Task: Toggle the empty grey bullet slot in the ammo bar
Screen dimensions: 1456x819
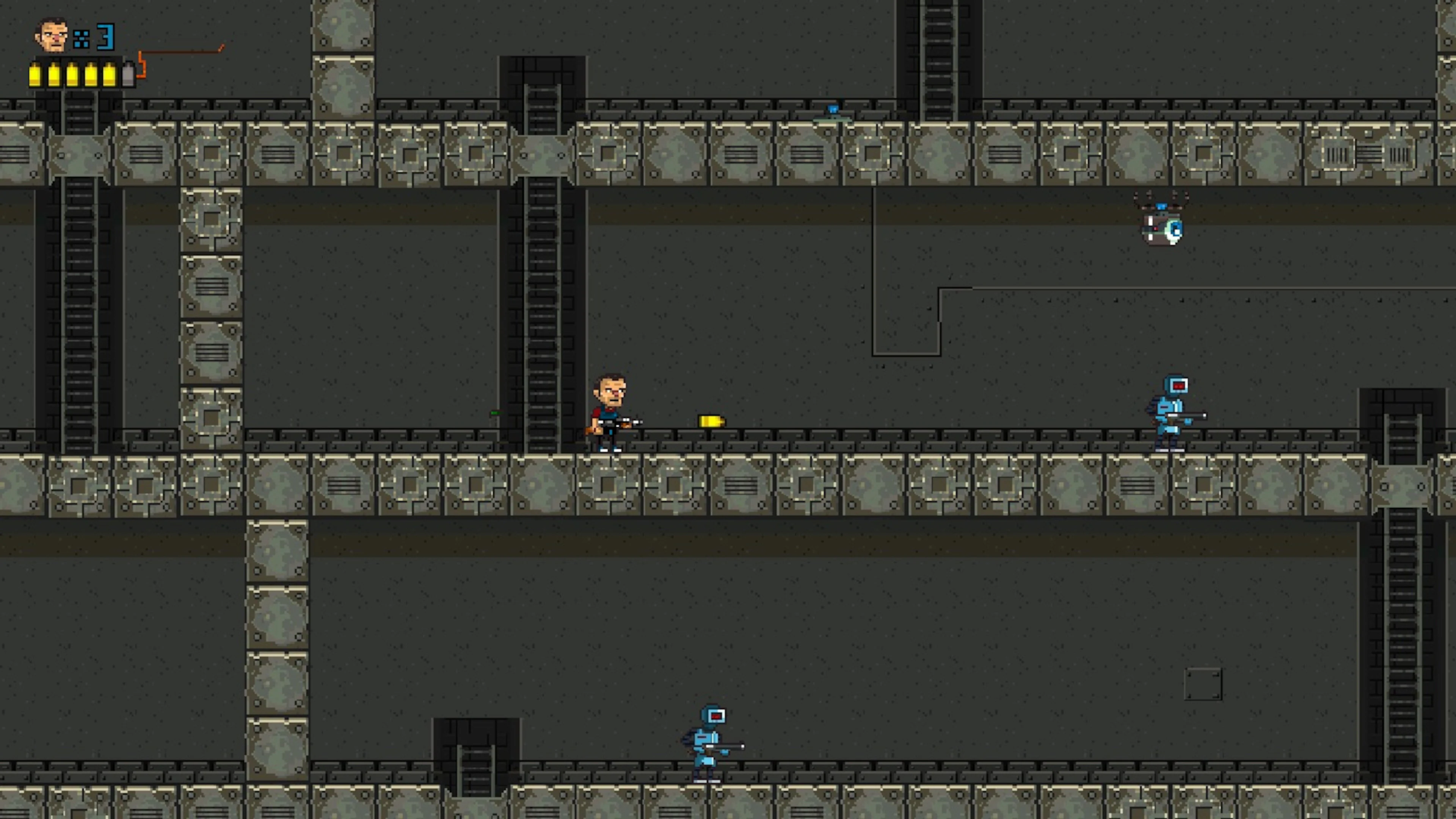Action: pyautogui.click(x=129, y=74)
